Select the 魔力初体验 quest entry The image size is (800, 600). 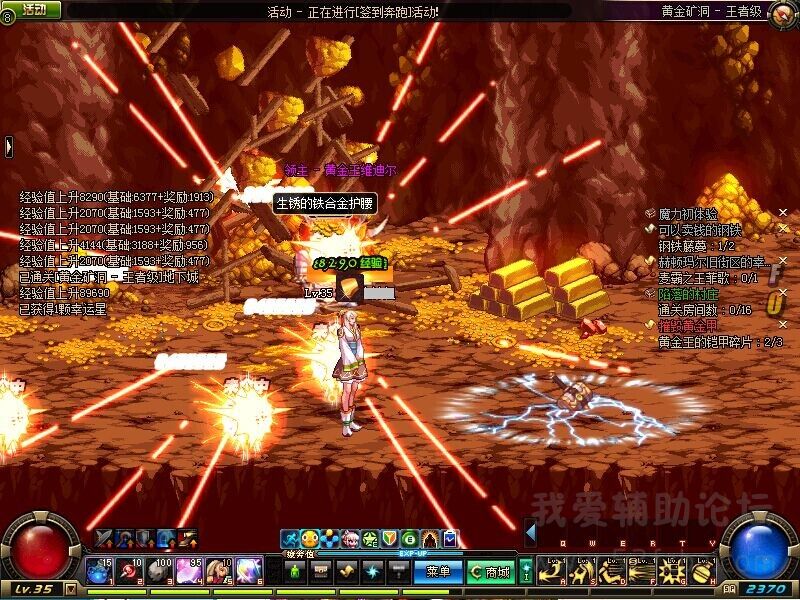coord(688,214)
